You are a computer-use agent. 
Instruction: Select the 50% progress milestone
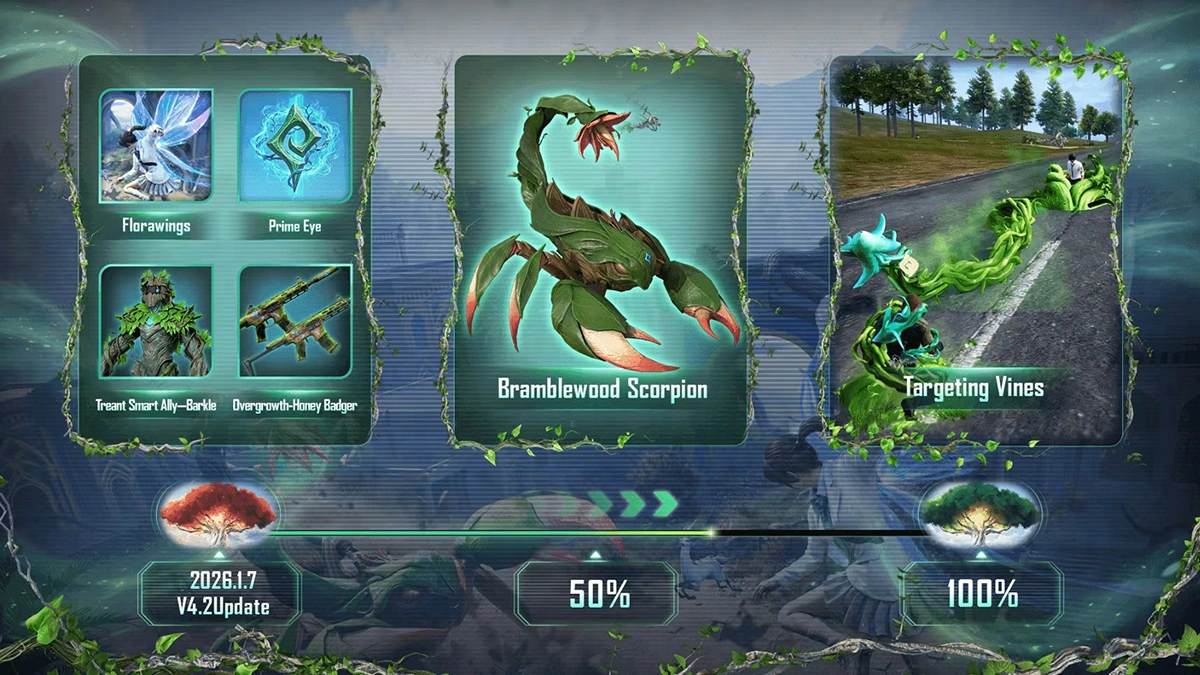[x=598, y=594]
